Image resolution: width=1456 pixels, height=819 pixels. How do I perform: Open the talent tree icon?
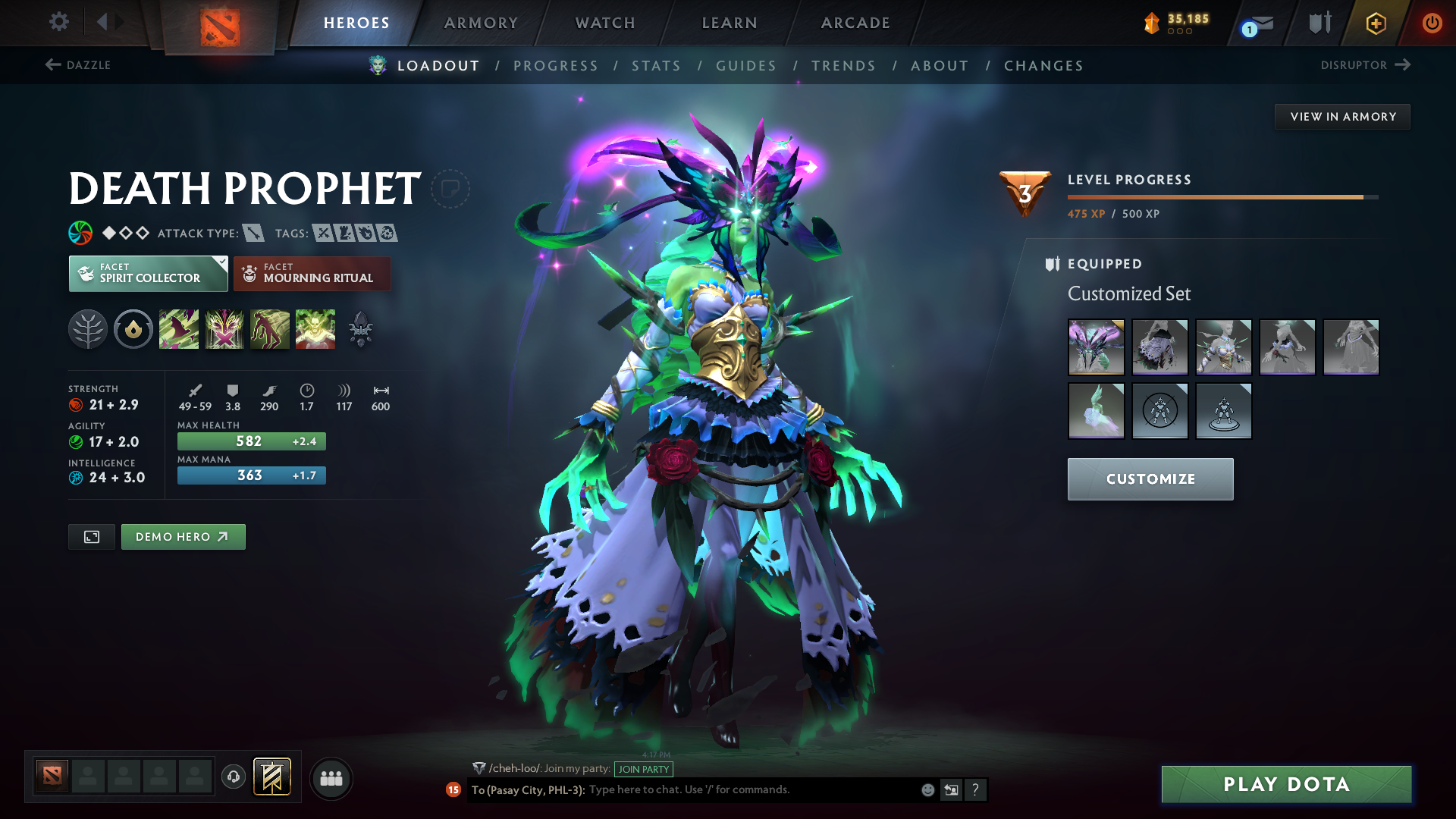pyautogui.click(x=88, y=328)
